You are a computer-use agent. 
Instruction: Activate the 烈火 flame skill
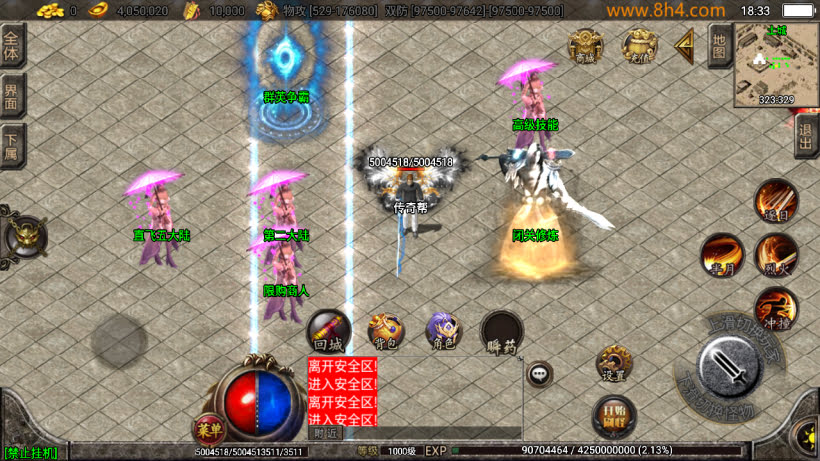click(x=775, y=254)
